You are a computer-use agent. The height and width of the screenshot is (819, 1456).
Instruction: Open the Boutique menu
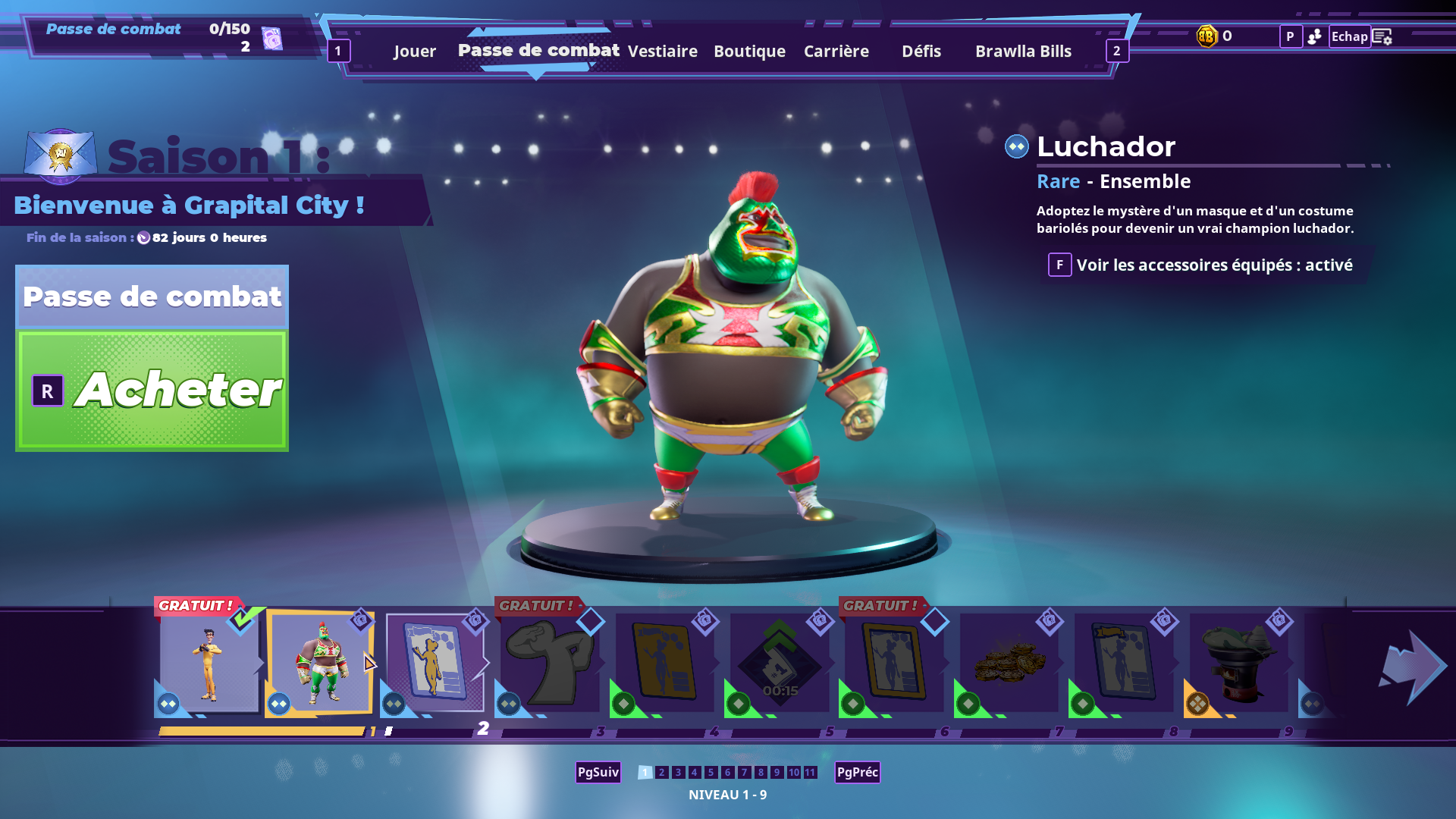[x=749, y=51]
